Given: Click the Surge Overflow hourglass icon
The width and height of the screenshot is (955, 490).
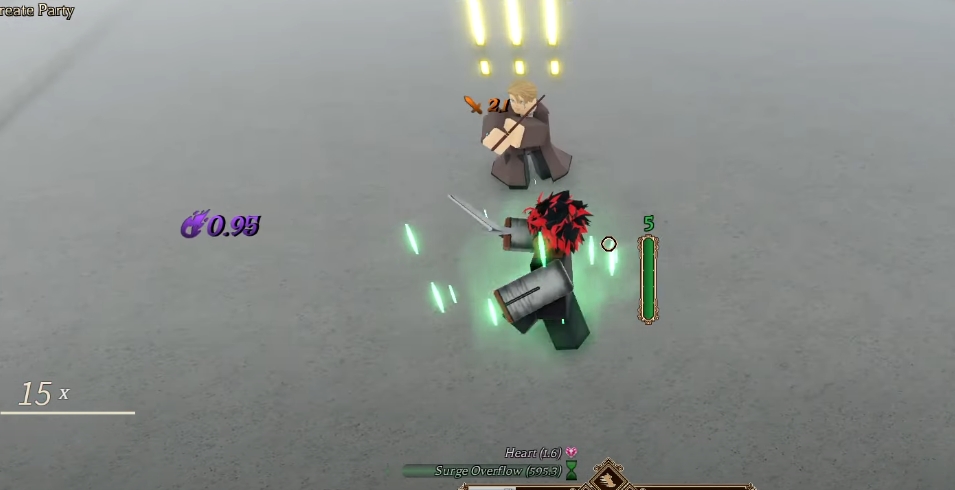Looking at the screenshot, I should [x=571, y=470].
